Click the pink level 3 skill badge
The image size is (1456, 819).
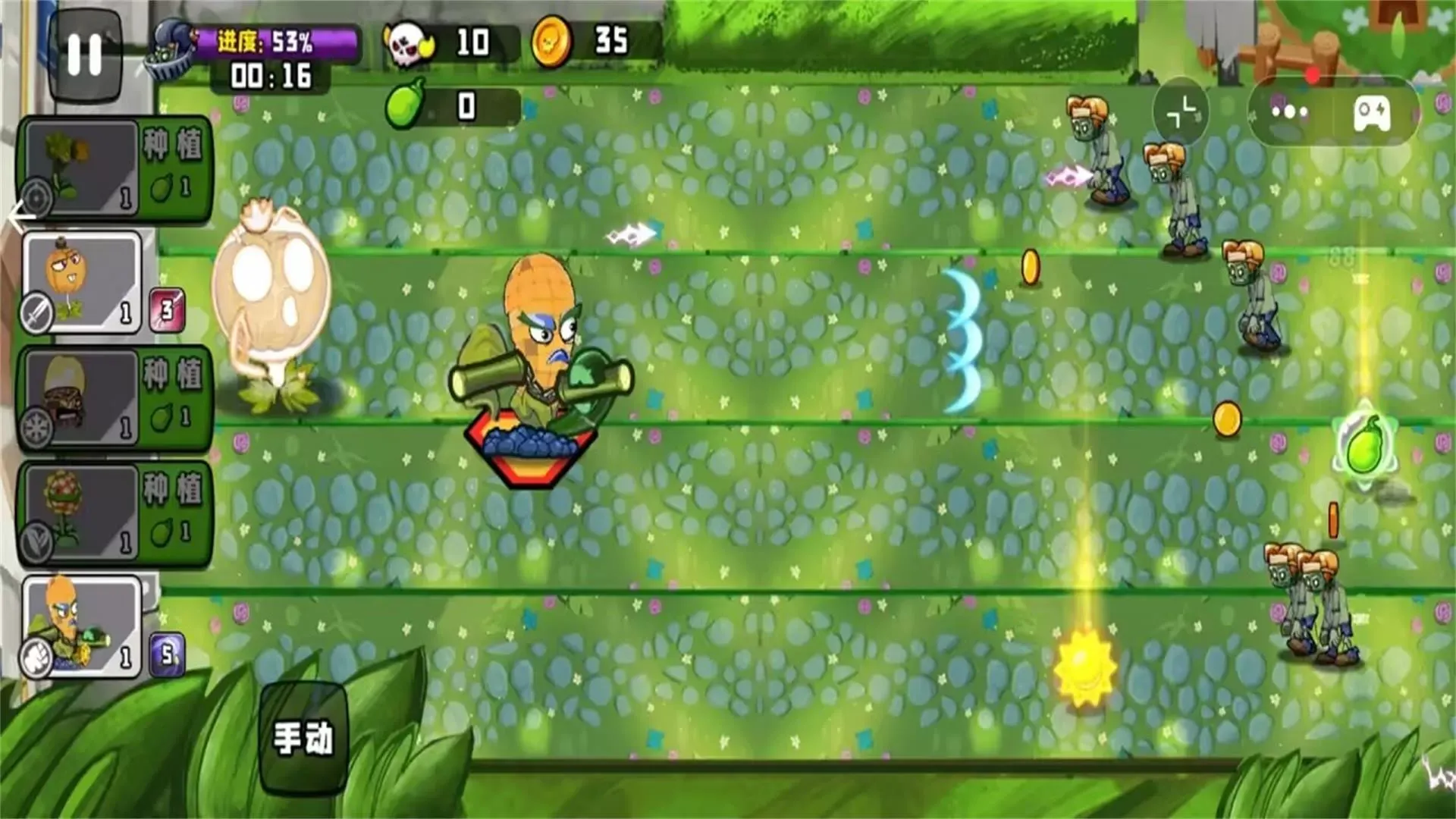(167, 309)
